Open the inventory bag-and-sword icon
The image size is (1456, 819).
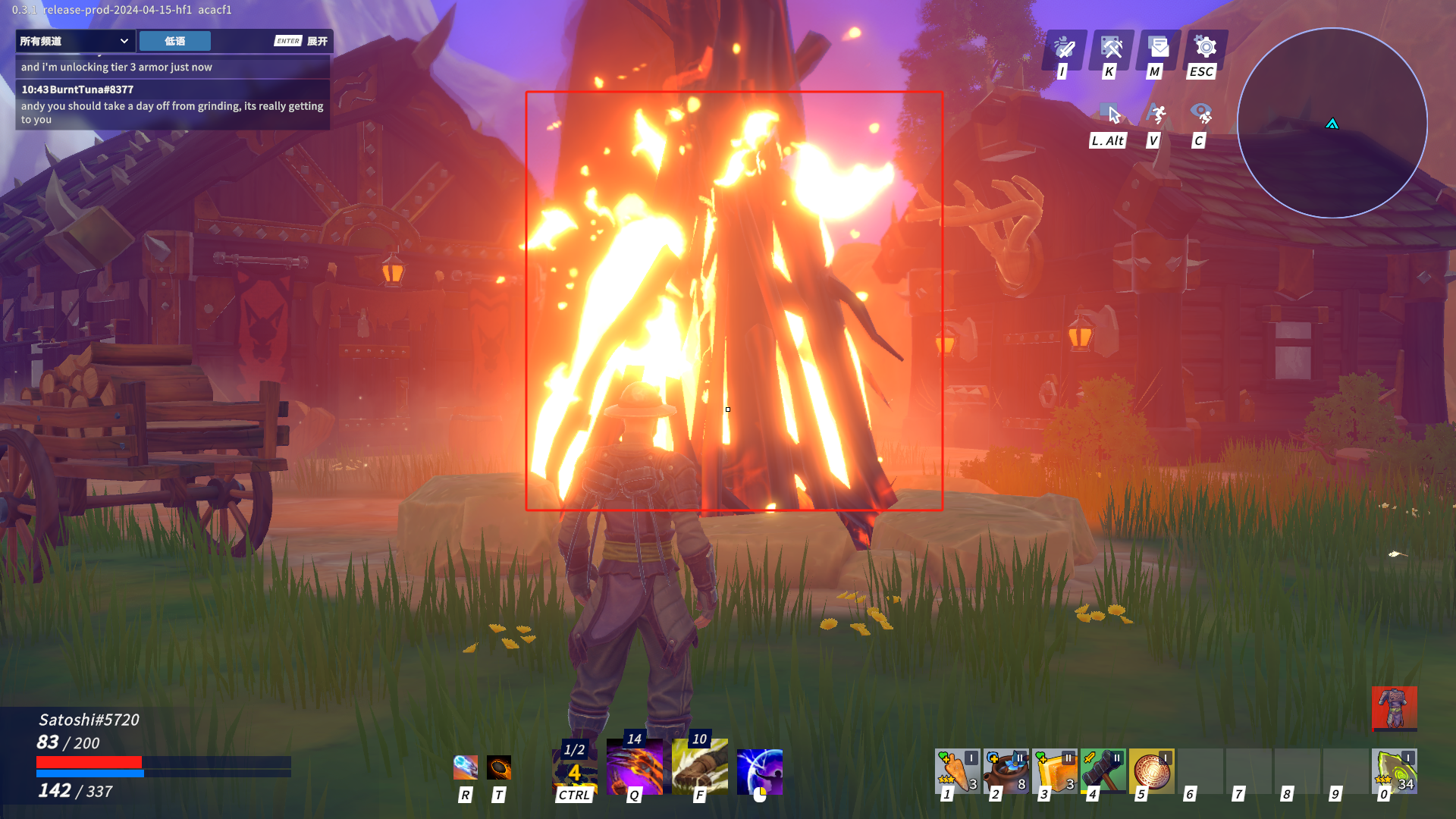pos(1065,48)
